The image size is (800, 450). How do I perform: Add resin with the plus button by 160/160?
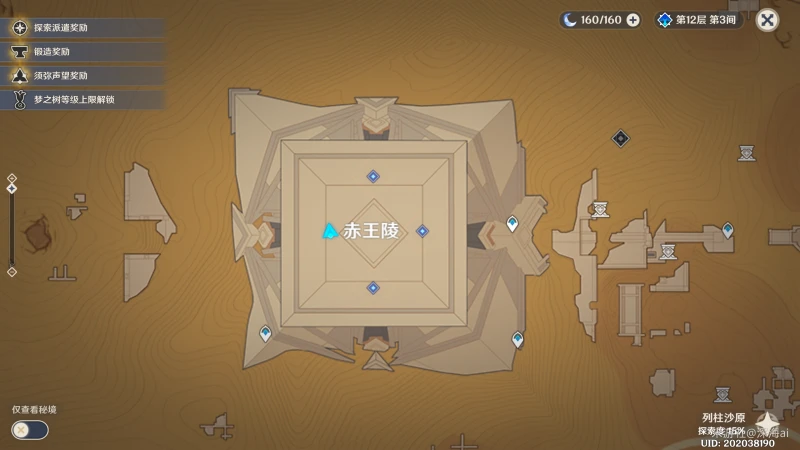click(633, 19)
